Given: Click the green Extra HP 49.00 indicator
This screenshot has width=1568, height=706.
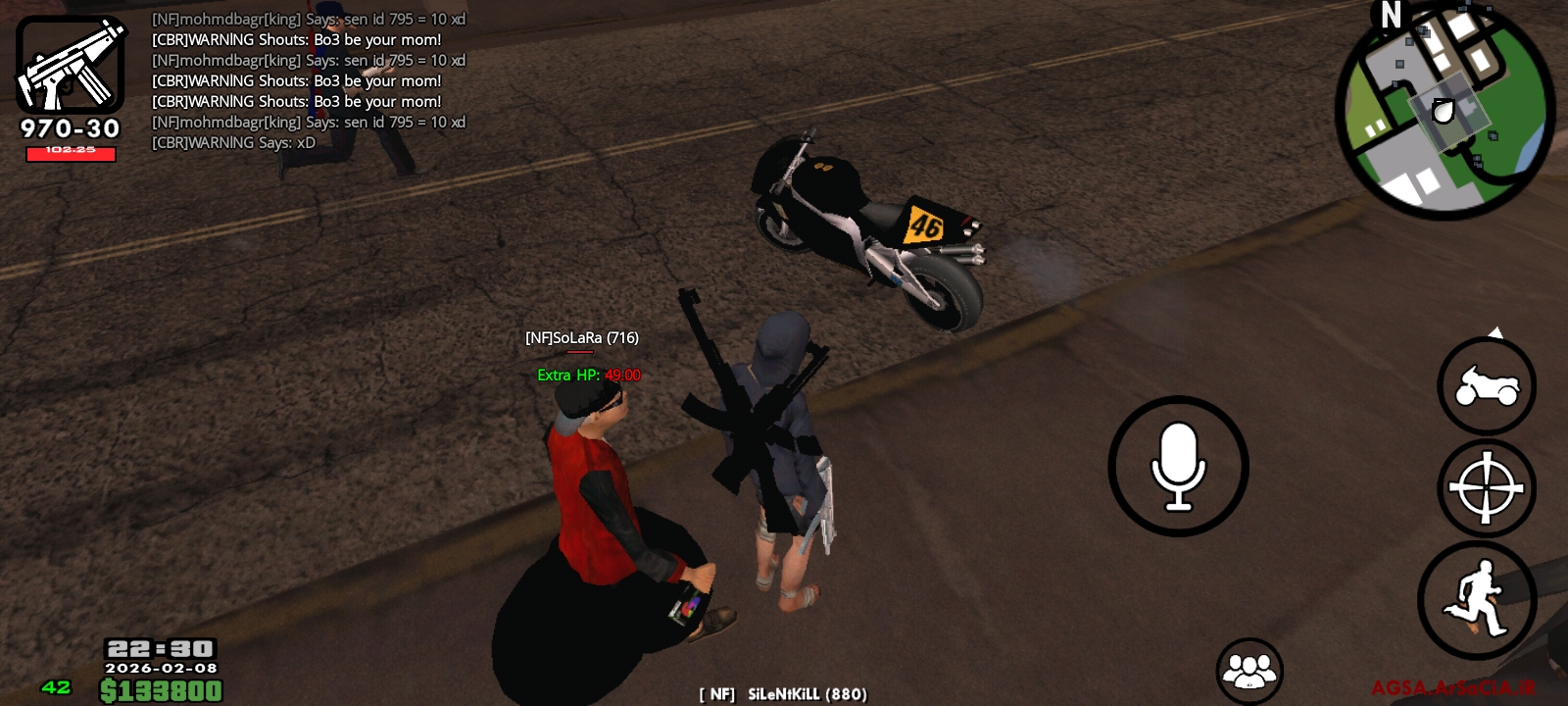Looking at the screenshot, I should (586, 374).
